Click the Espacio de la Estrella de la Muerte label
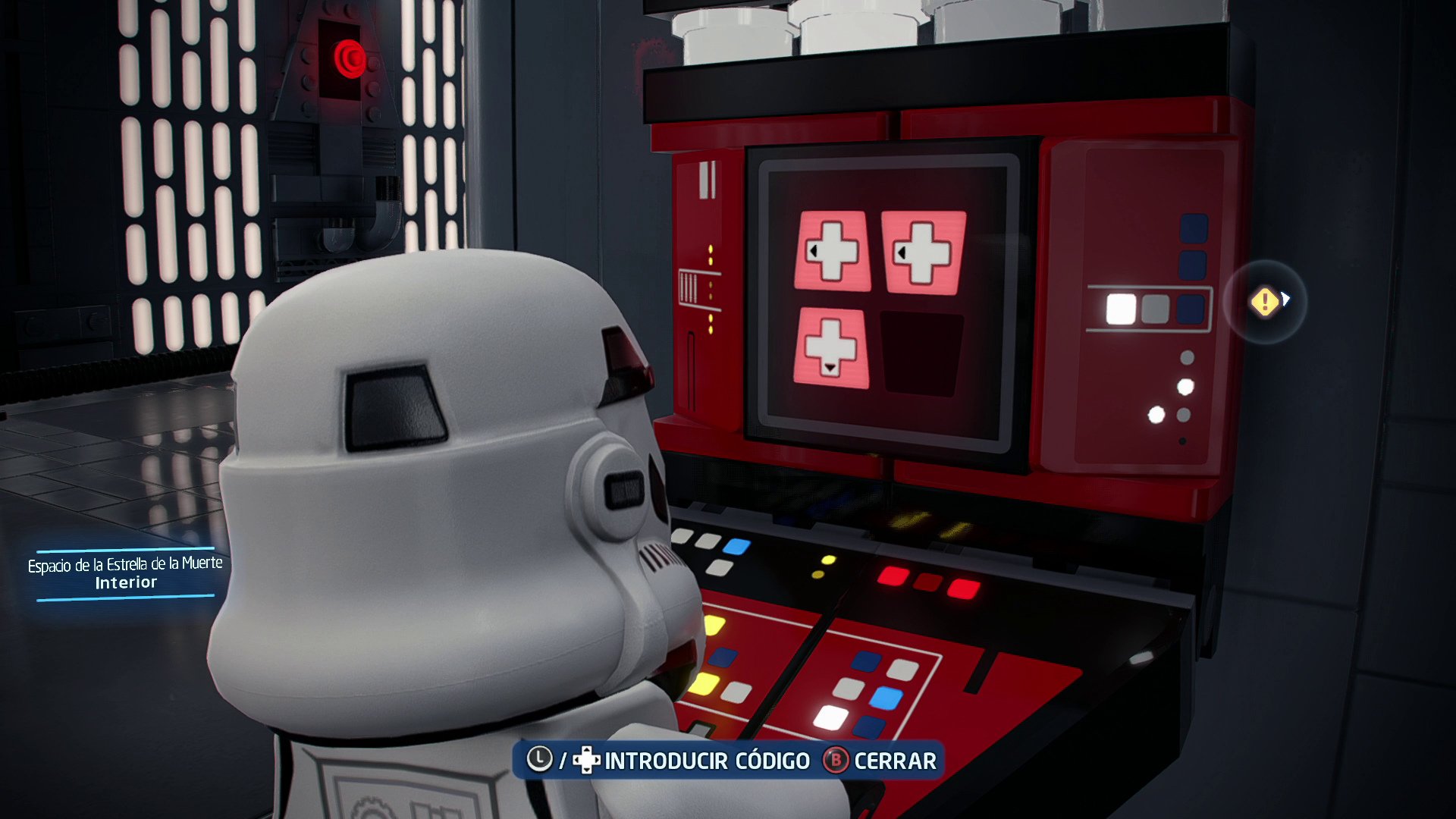The height and width of the screenshot is (819, 1456). 124,564
